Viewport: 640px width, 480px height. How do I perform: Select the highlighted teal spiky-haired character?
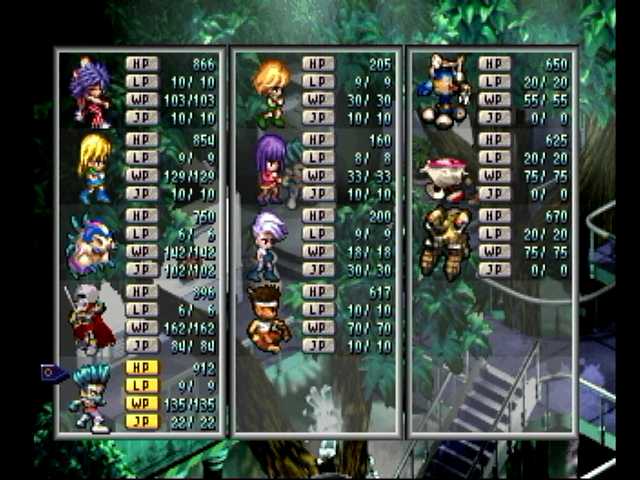pyautogui.click(x=92, y=396)
